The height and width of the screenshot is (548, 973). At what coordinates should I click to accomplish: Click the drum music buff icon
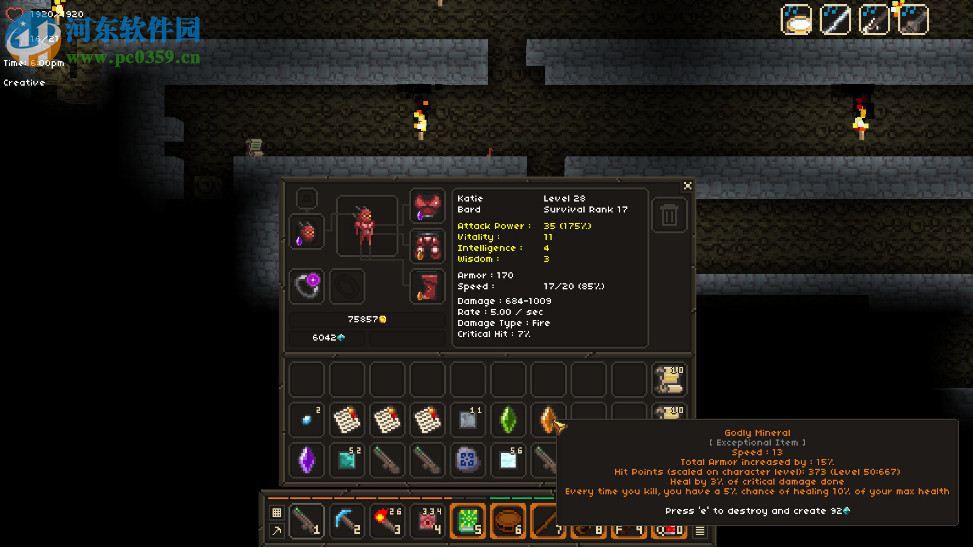797,19
